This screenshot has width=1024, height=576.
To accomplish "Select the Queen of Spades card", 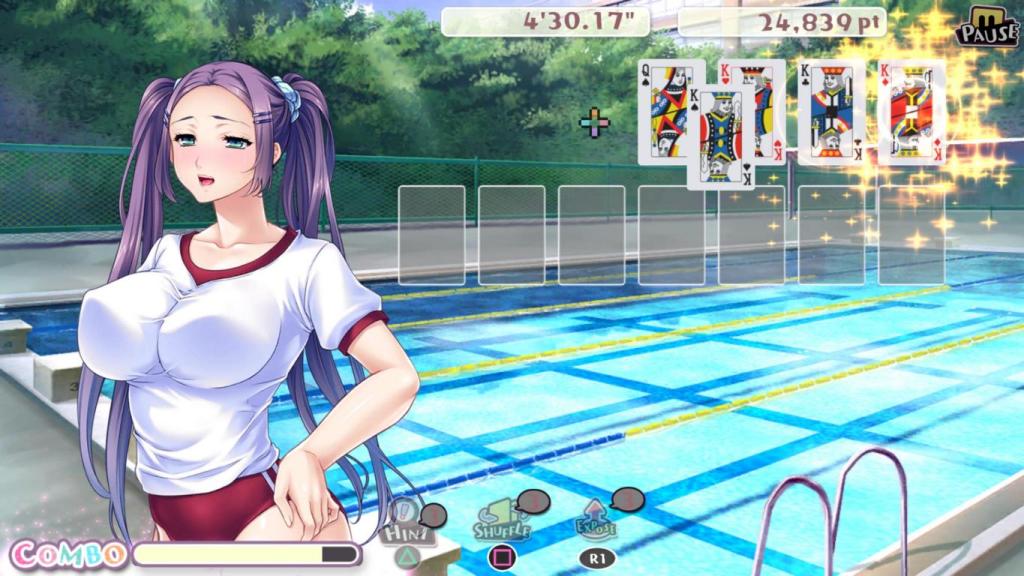I will click(662, 110).
